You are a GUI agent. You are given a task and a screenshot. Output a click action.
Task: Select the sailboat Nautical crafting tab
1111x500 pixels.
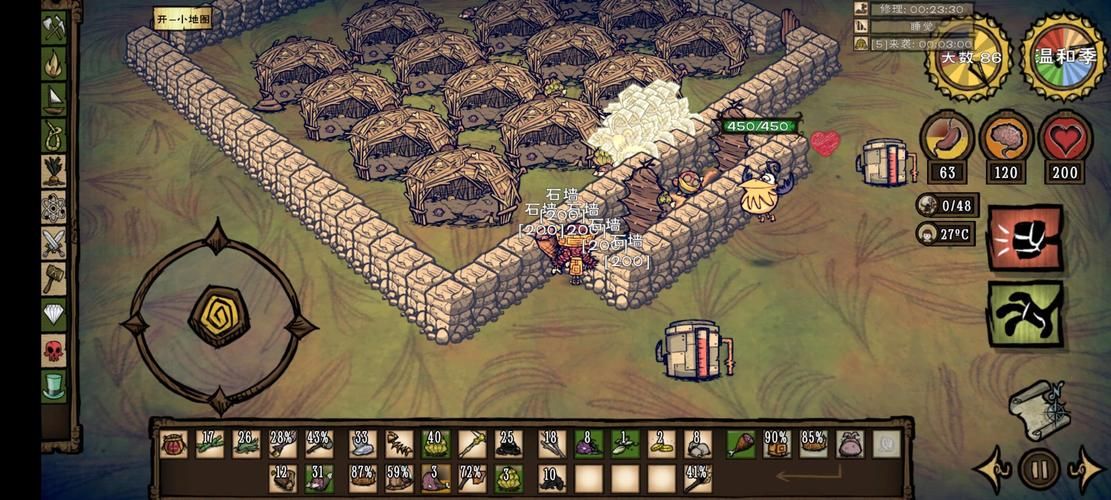54,98
